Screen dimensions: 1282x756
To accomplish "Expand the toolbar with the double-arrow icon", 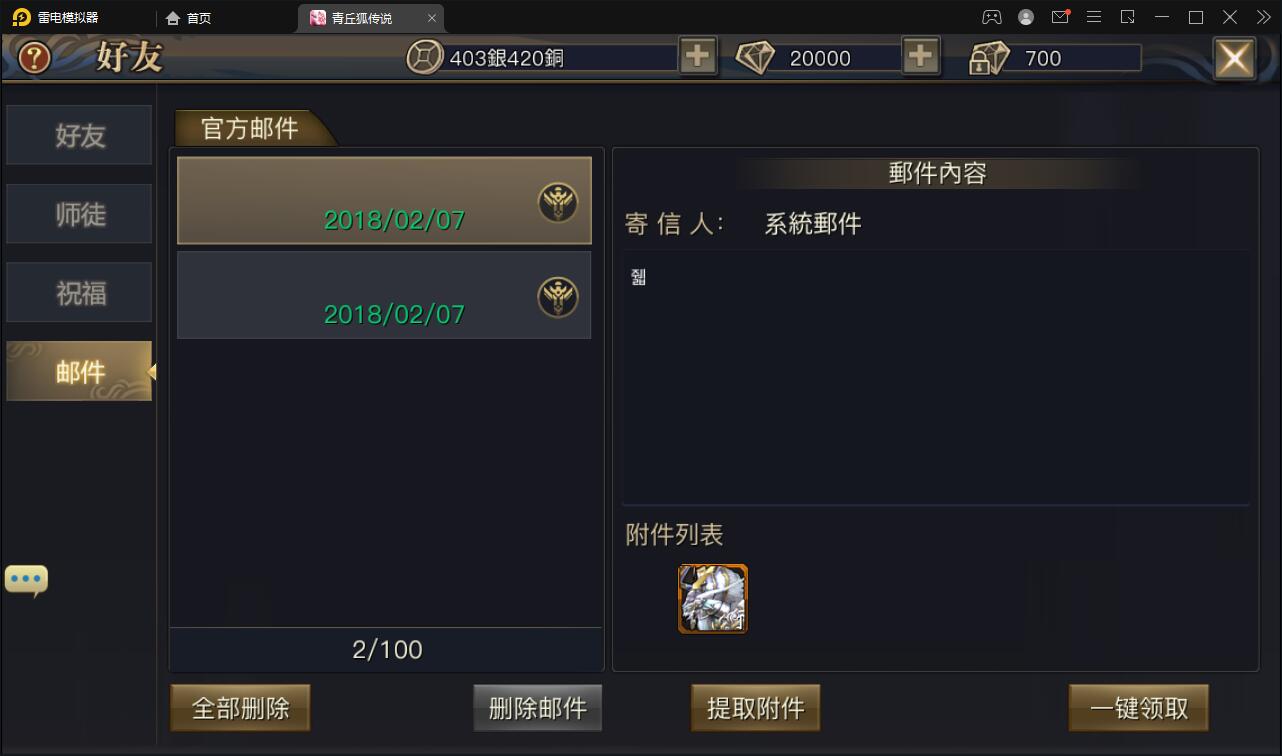I will pos(1262,16).
